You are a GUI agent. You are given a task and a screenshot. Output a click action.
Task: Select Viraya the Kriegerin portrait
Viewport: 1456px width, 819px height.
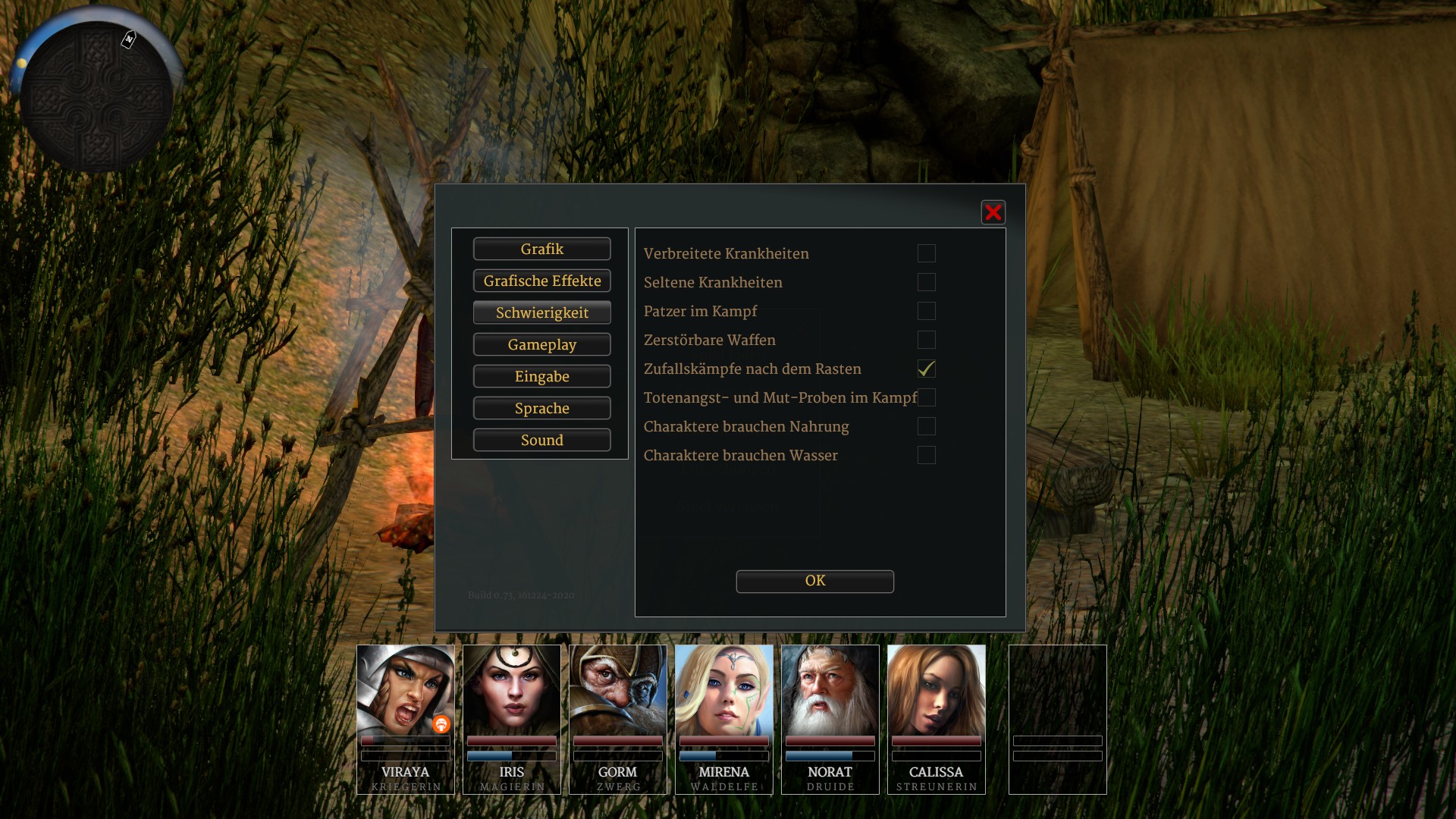pyautogui.click(x=405, y=690)
